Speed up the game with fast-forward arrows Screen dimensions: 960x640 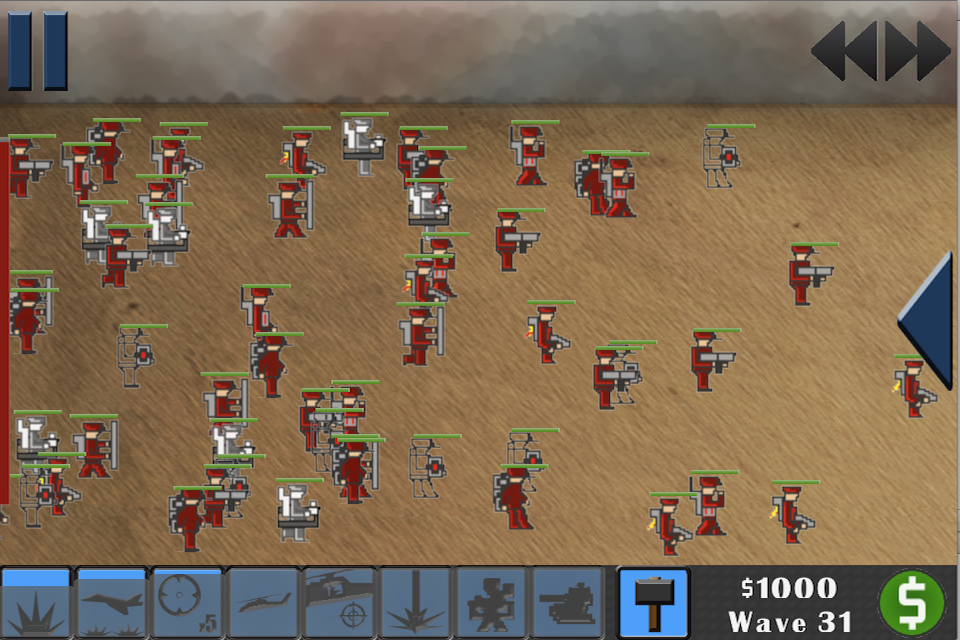918,50
